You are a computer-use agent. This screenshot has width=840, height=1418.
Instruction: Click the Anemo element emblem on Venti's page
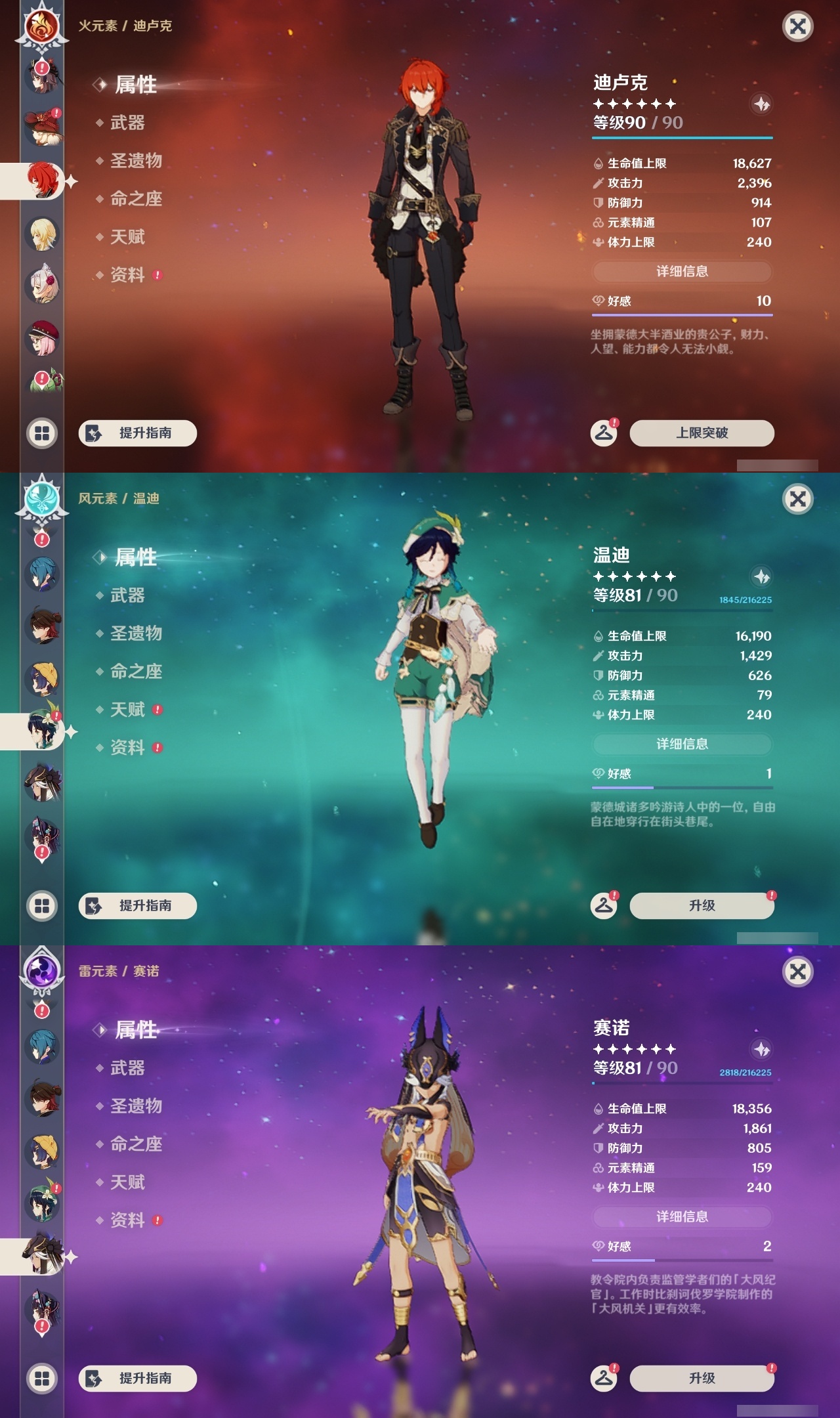[42, 499]
